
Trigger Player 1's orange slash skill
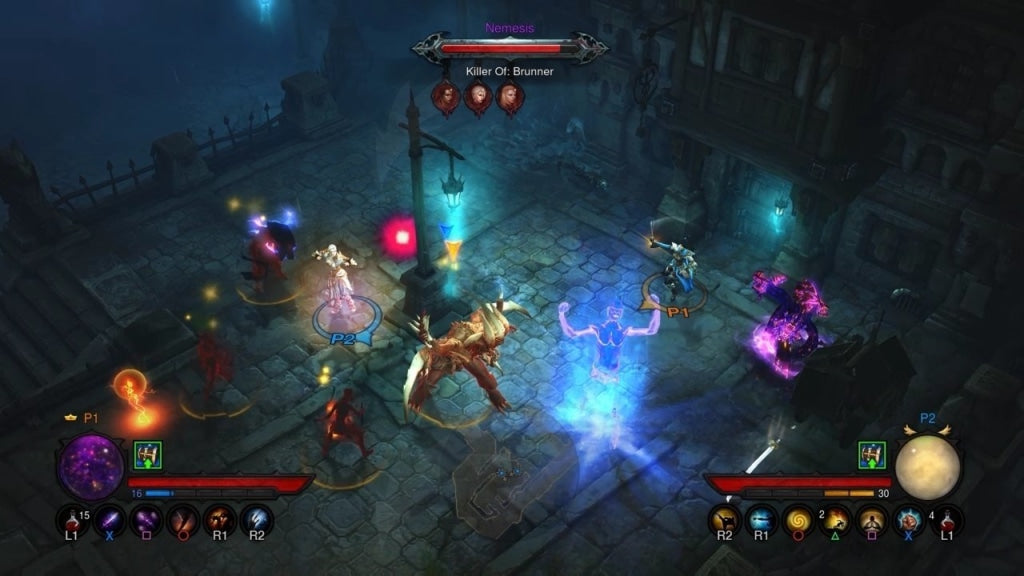183,520
